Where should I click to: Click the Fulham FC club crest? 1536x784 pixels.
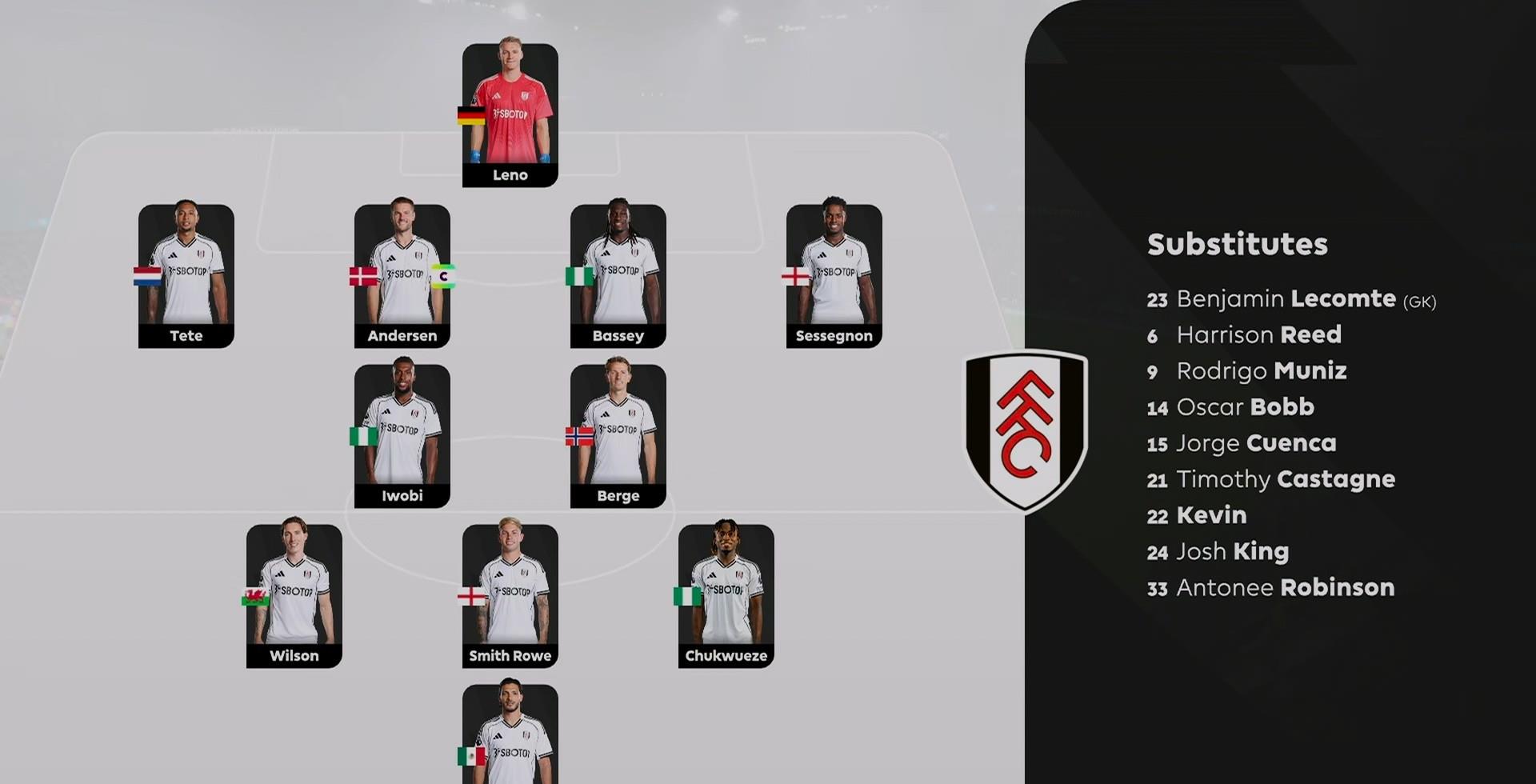[x=1026, y=430]
